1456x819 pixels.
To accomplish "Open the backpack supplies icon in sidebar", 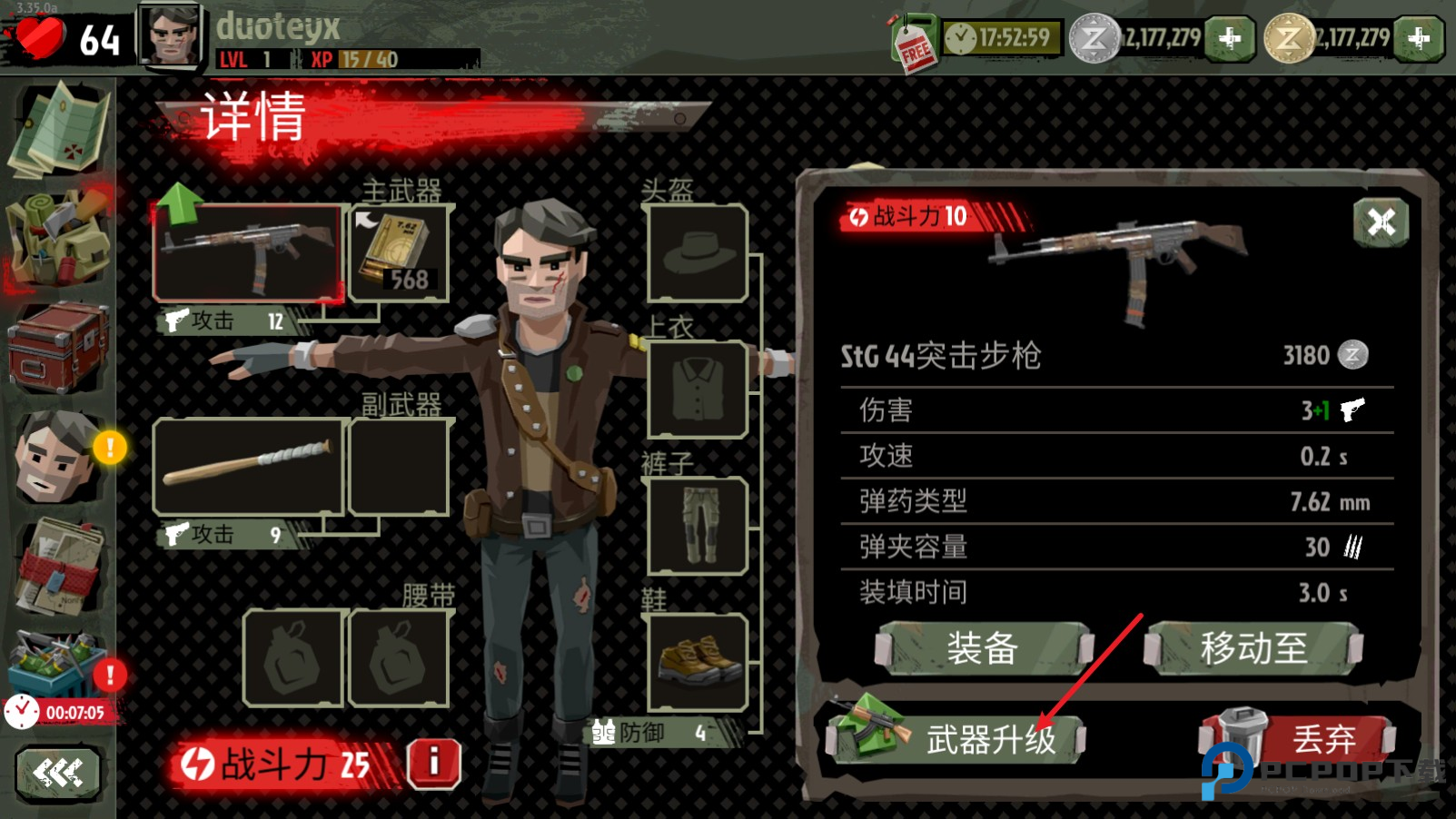I will 59,236.
